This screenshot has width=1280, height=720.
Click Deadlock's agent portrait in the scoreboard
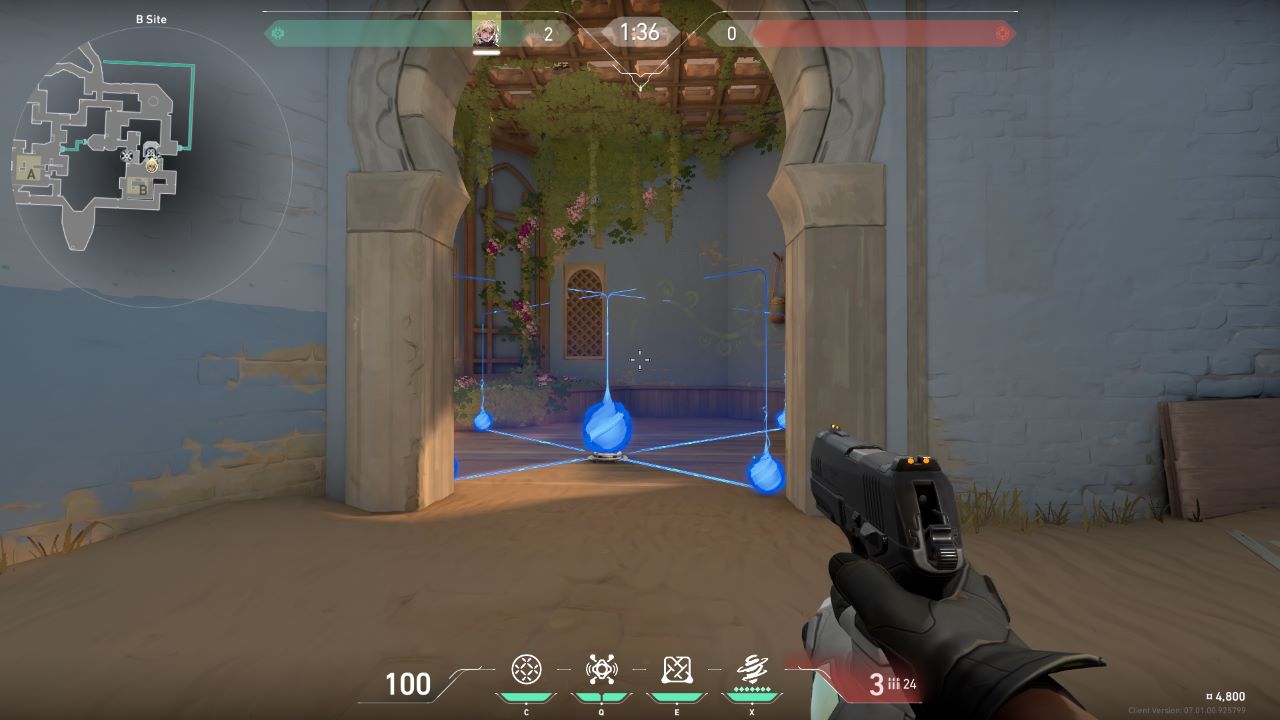487,31
